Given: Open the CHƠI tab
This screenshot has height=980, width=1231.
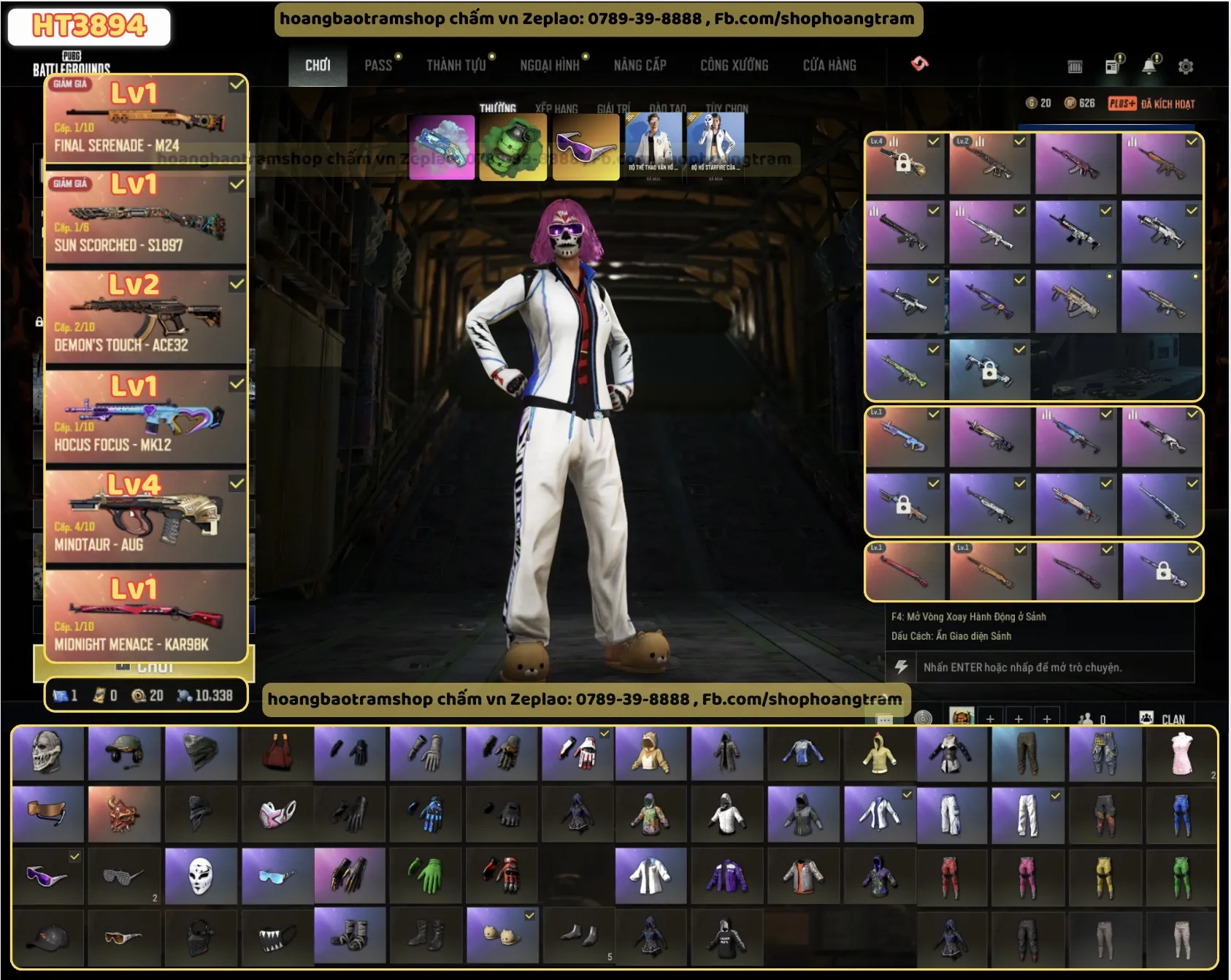Looking at the screenshot, I should tap(318, 66).
